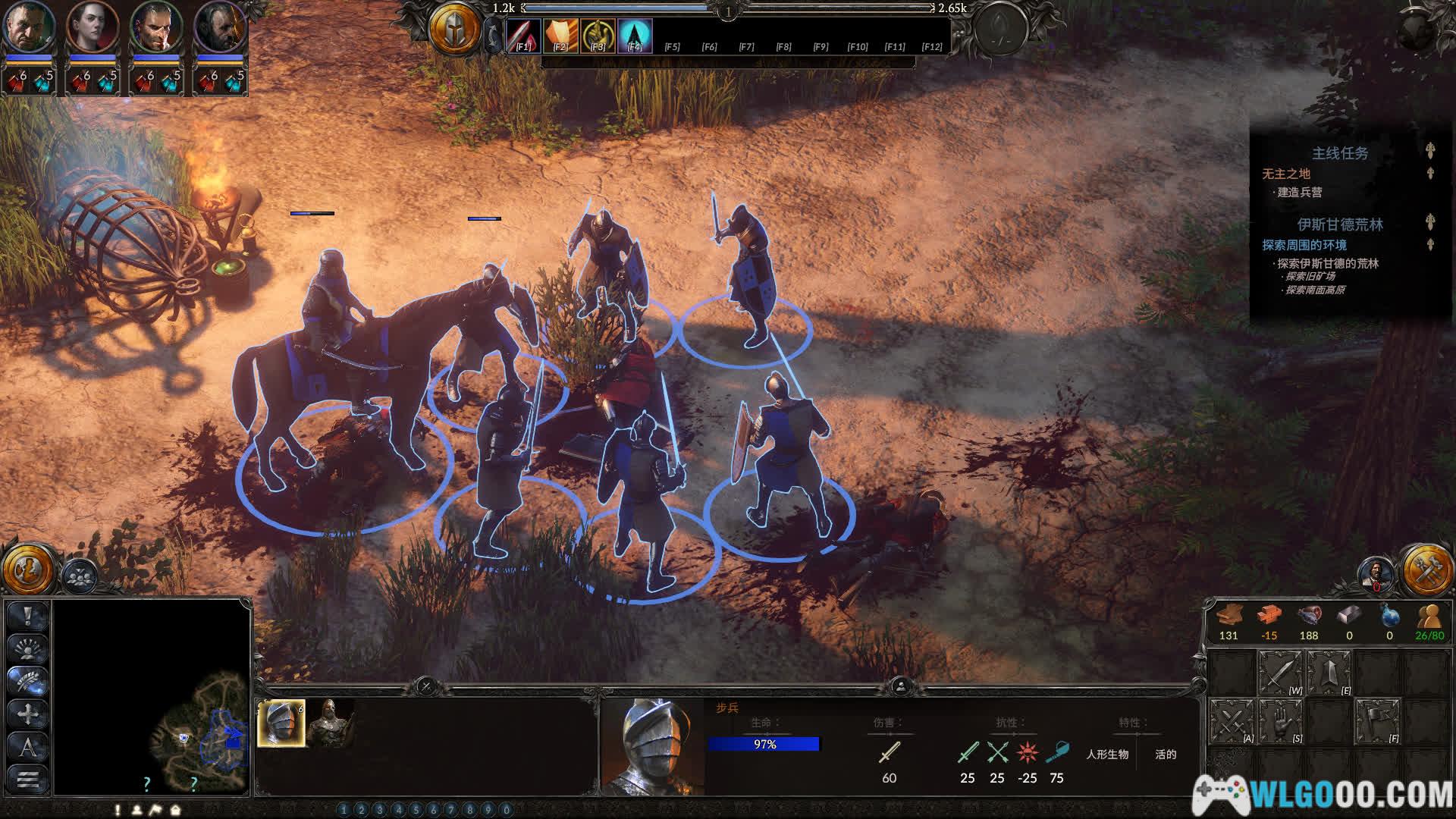Toggle the ability bar swap arrows
This screenshot has height=819, width=1456.
494,35
